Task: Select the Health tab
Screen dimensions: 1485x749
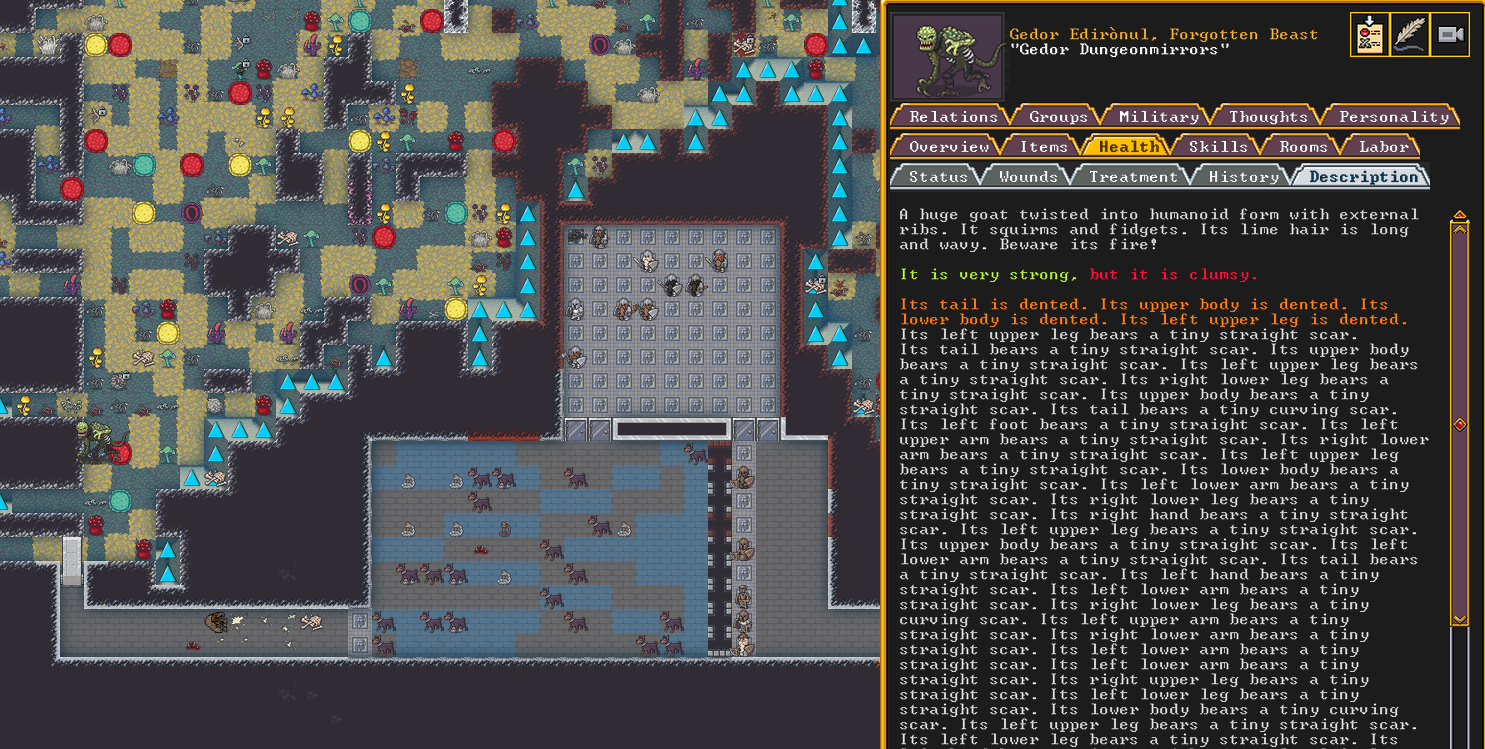Action: pos(1129,147)
